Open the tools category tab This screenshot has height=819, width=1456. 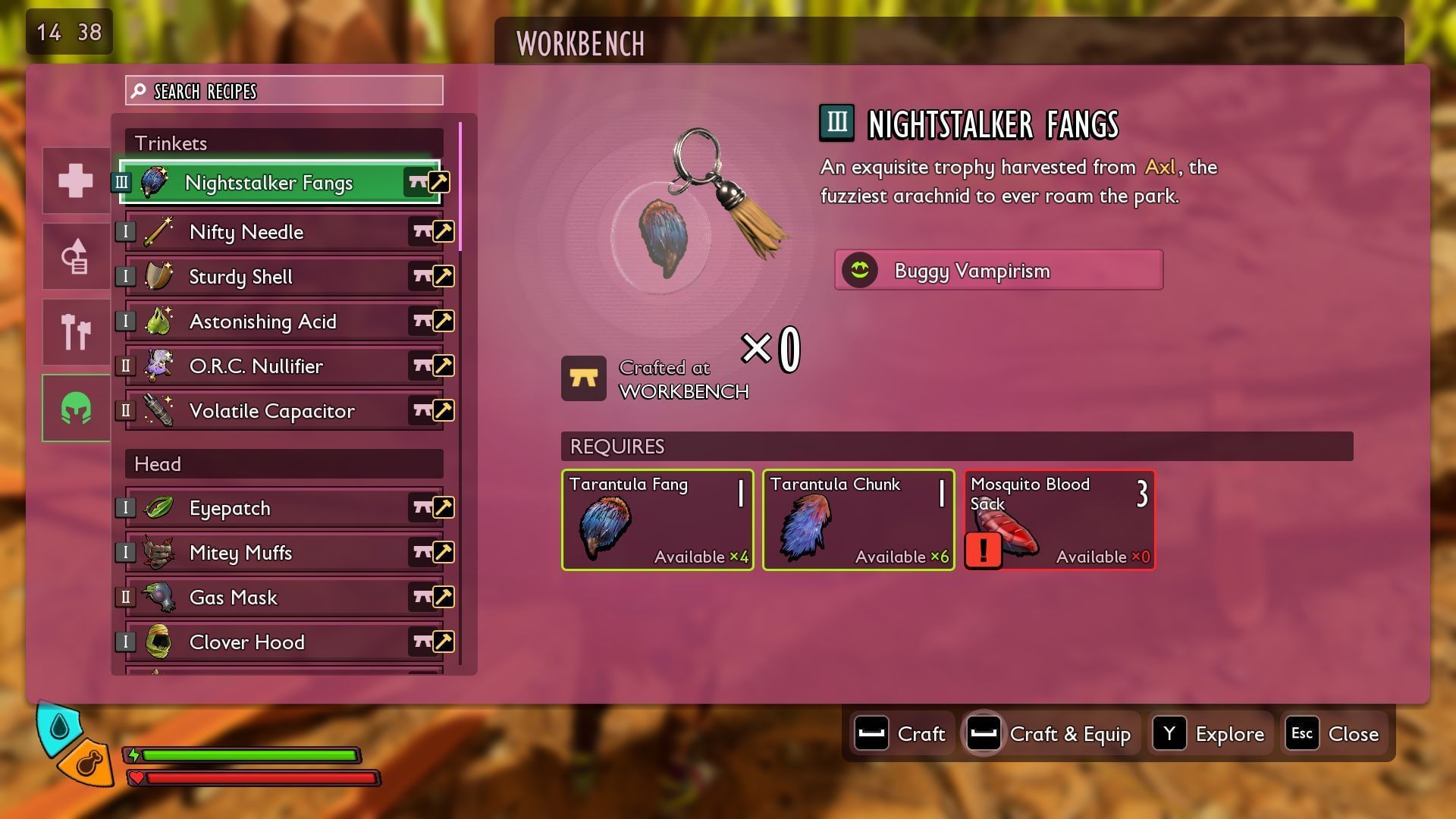pyautogui.click(x=76, y=332)
